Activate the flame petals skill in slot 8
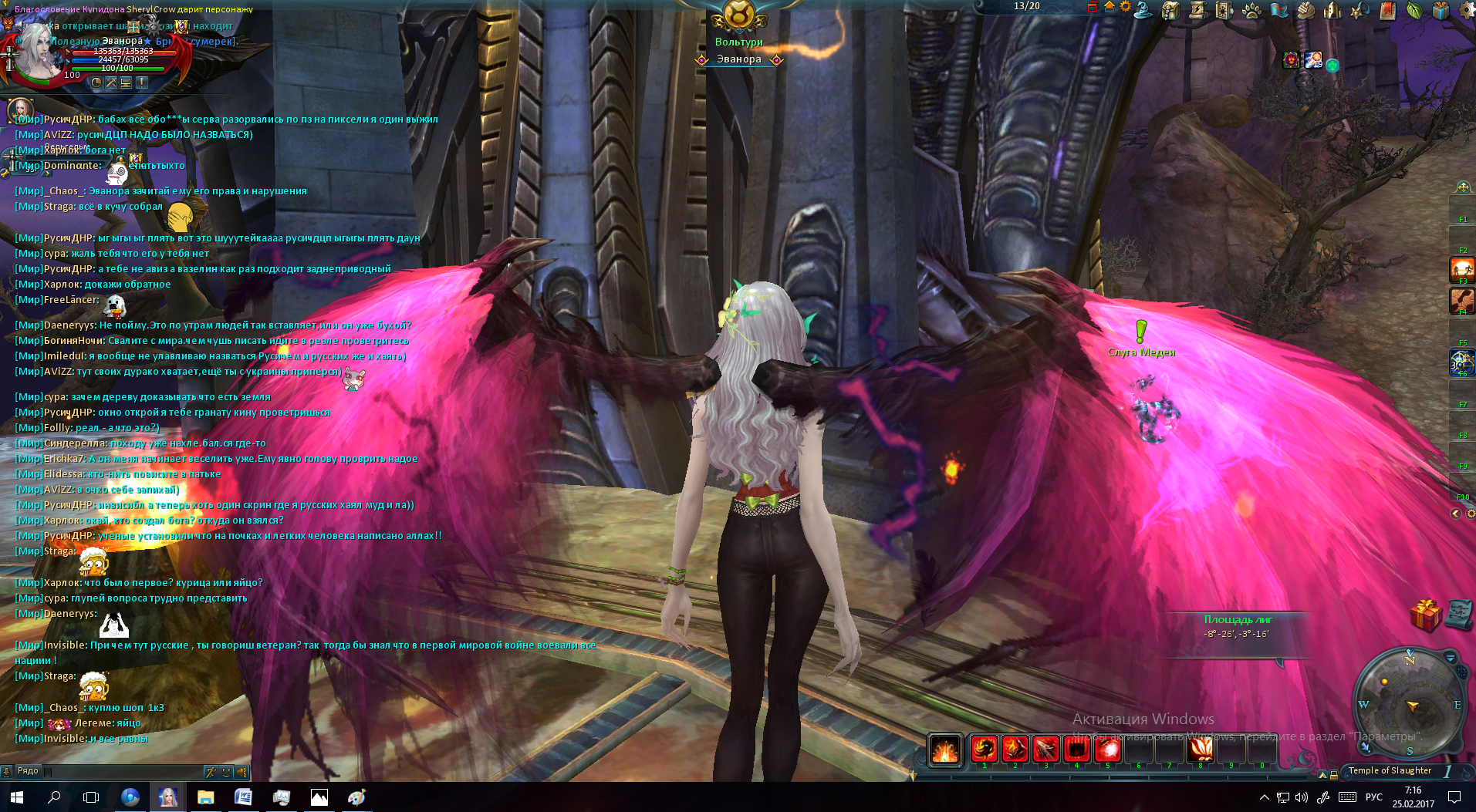Viewport: 1476px width, 812px height. pos(1200,748)
